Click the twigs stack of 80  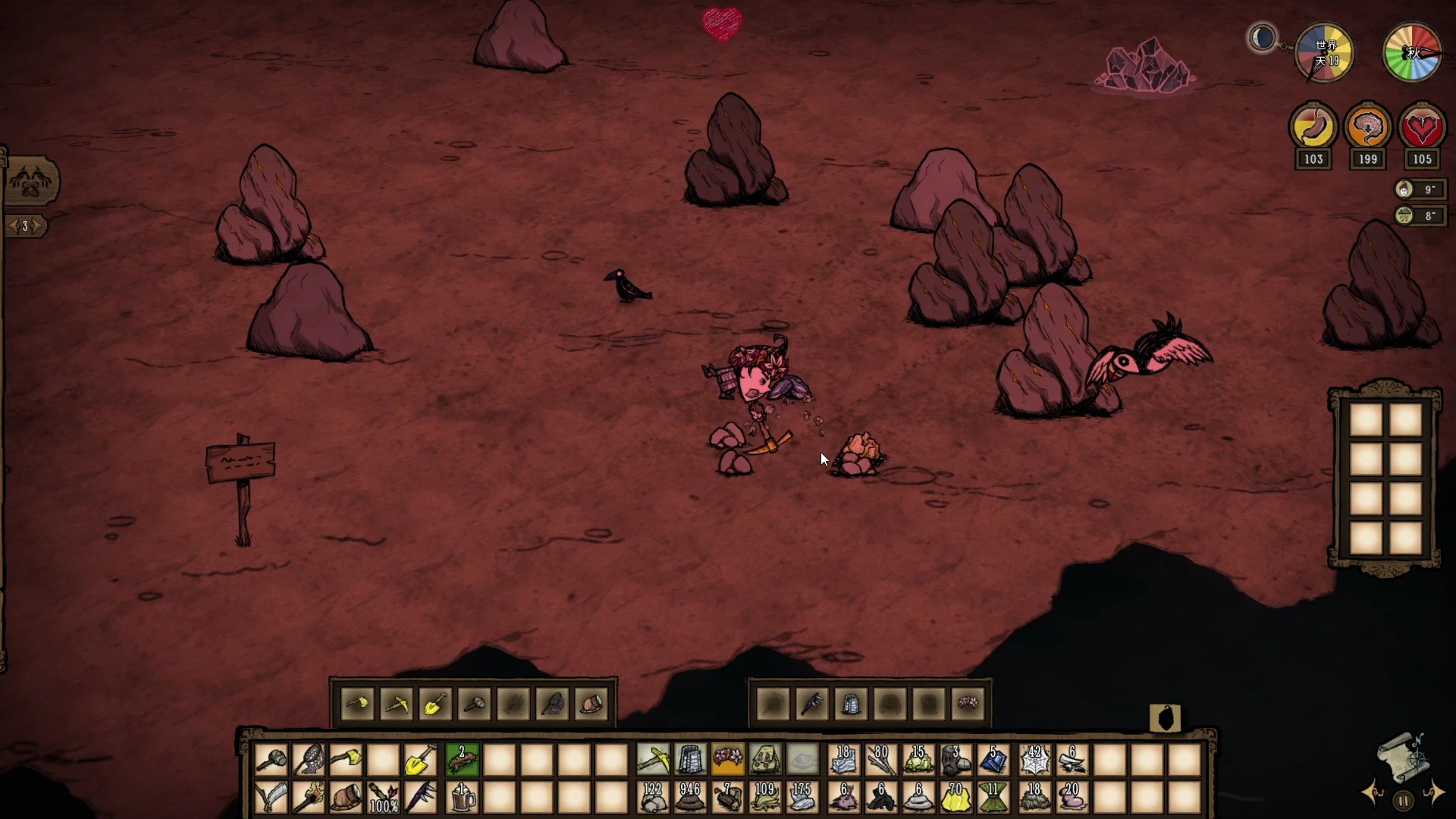(x=880, y=759)
